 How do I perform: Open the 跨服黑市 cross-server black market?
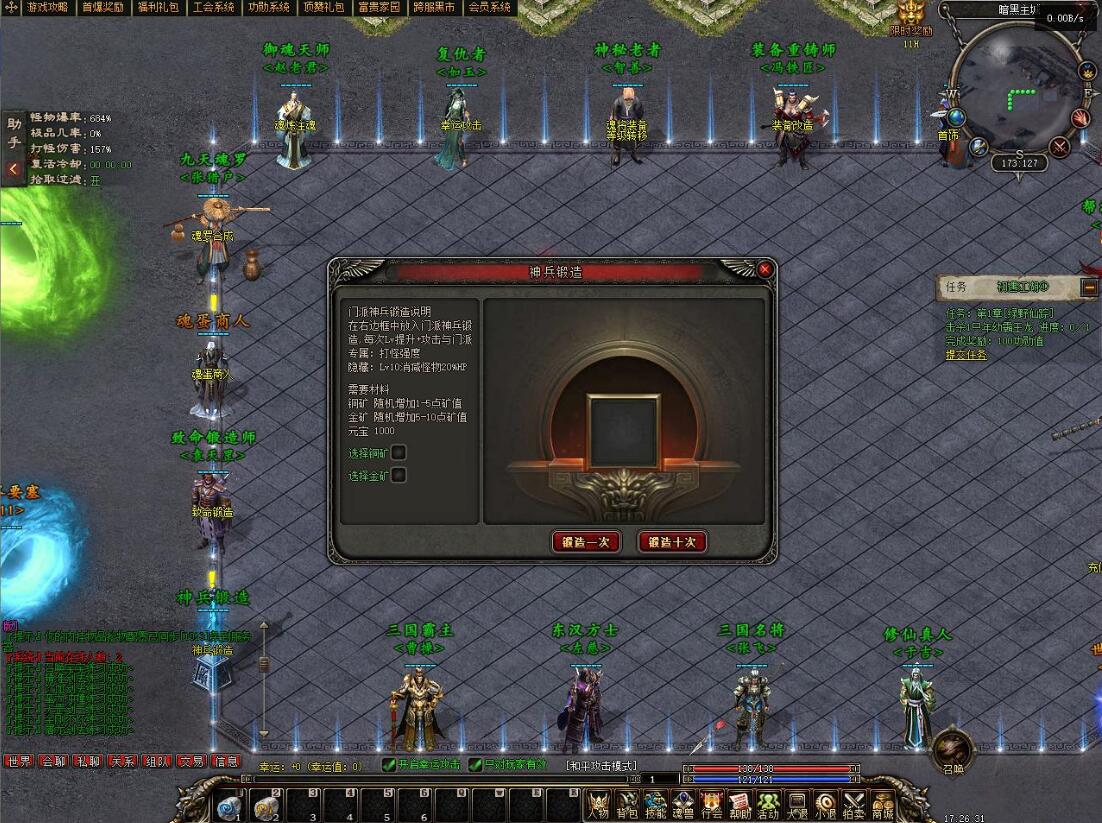point(434,7)
